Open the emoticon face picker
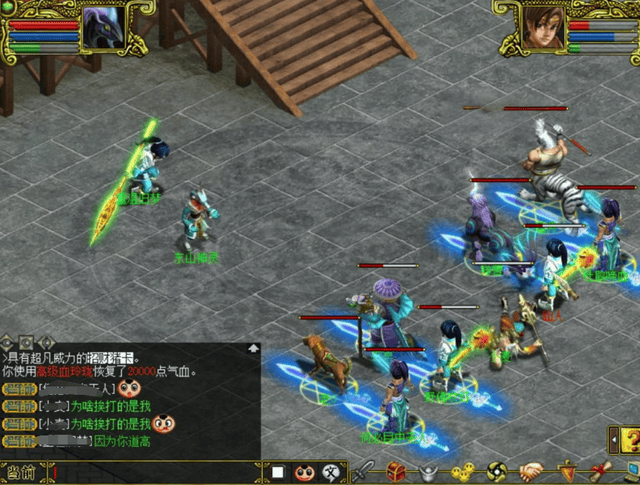Screen dimensions: 640x485 coord(303,472)
